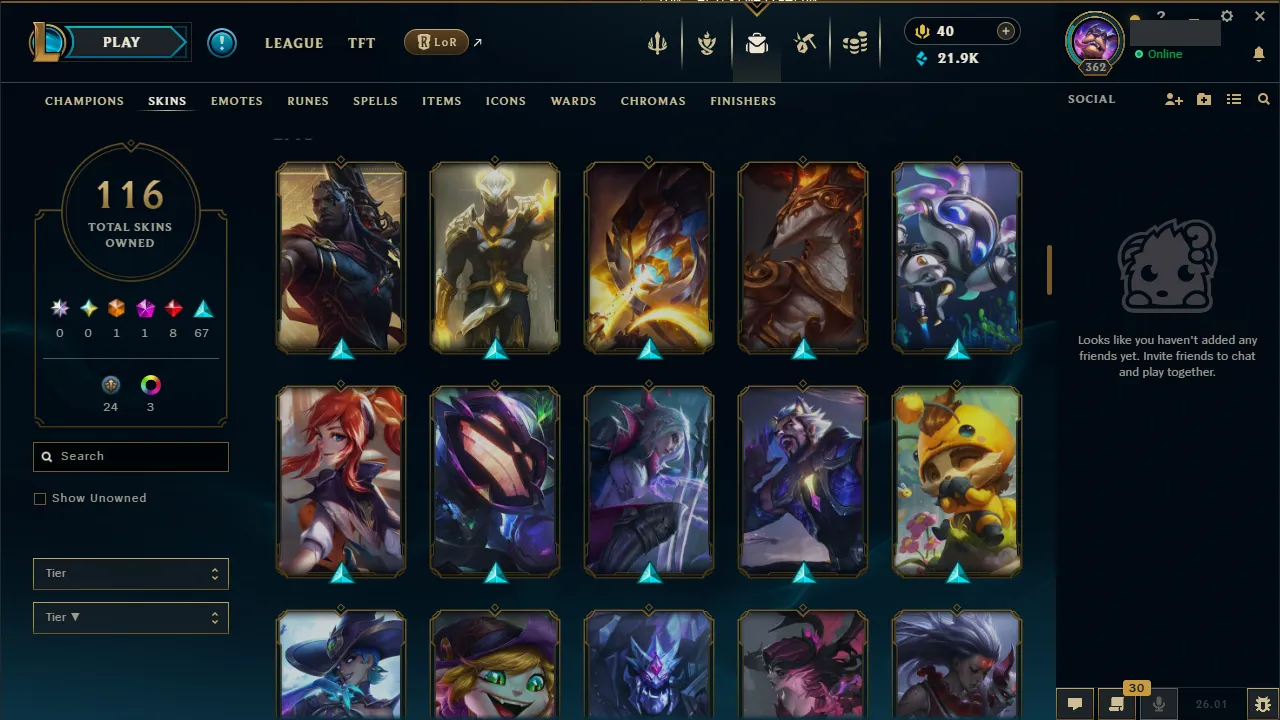Add a friend using the person-plus icon
The width and height of the screenshot is (1280, 720).
(1173, 99)
